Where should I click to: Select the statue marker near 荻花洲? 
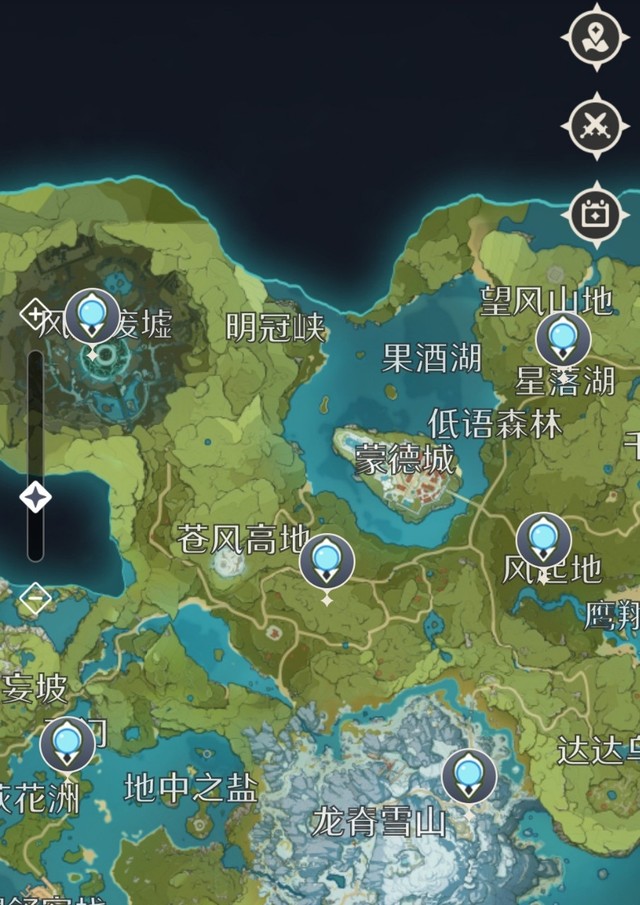point(68,744)
